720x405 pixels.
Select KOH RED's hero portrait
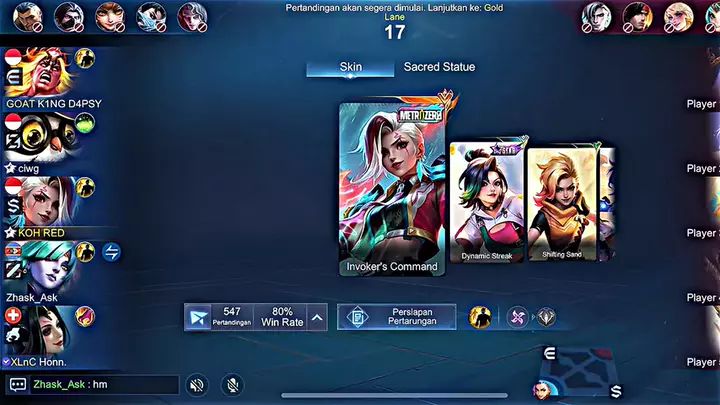(40, 200)
